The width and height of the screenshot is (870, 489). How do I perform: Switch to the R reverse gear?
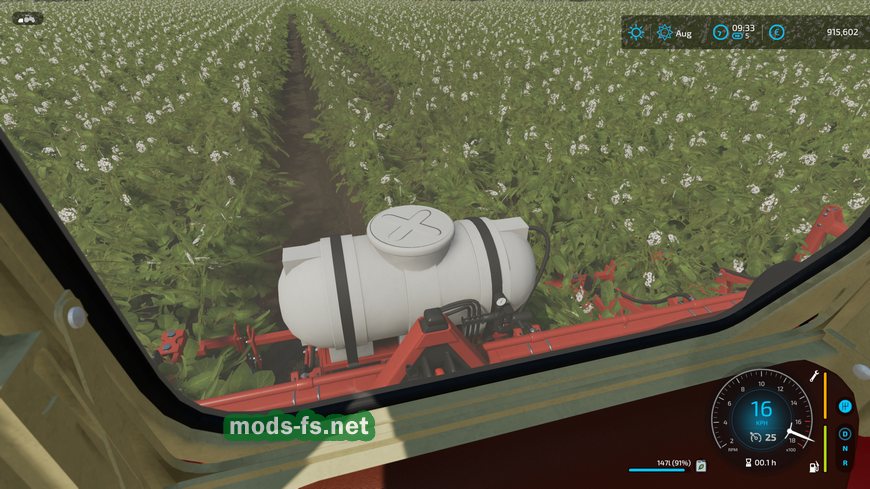click(x=845, y=463)
